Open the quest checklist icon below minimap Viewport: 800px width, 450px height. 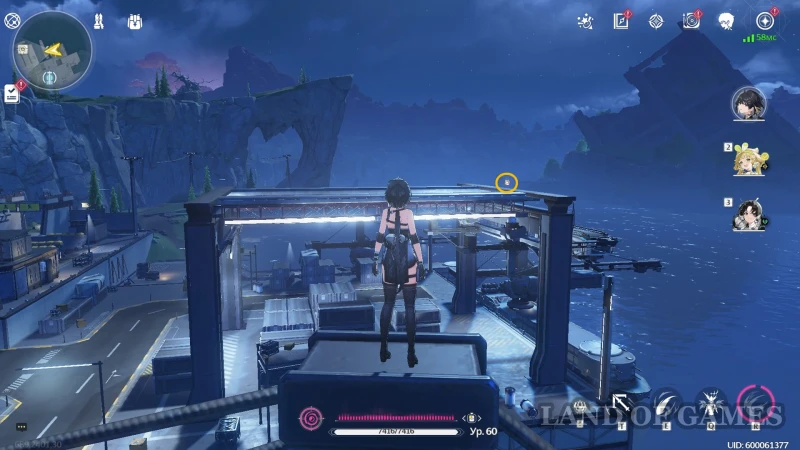click(x=12, y=93)
